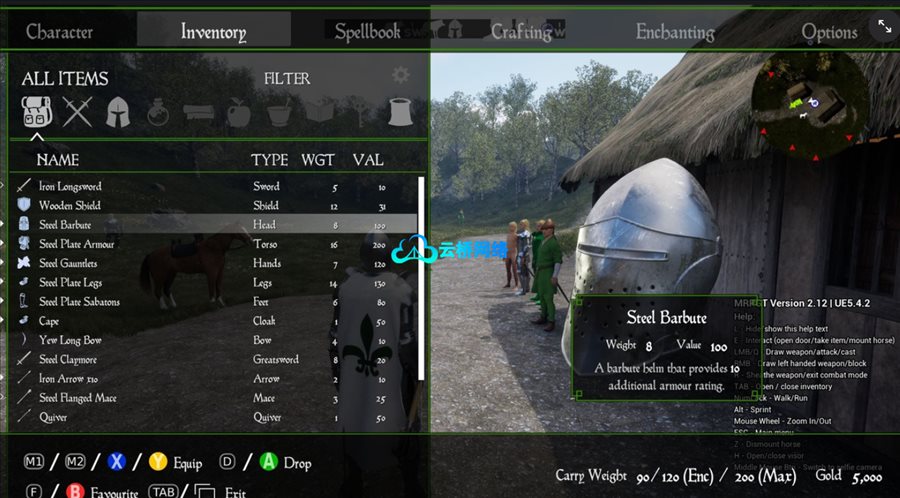
Task: Select the Quiver item row
Action: coord(53,417)
